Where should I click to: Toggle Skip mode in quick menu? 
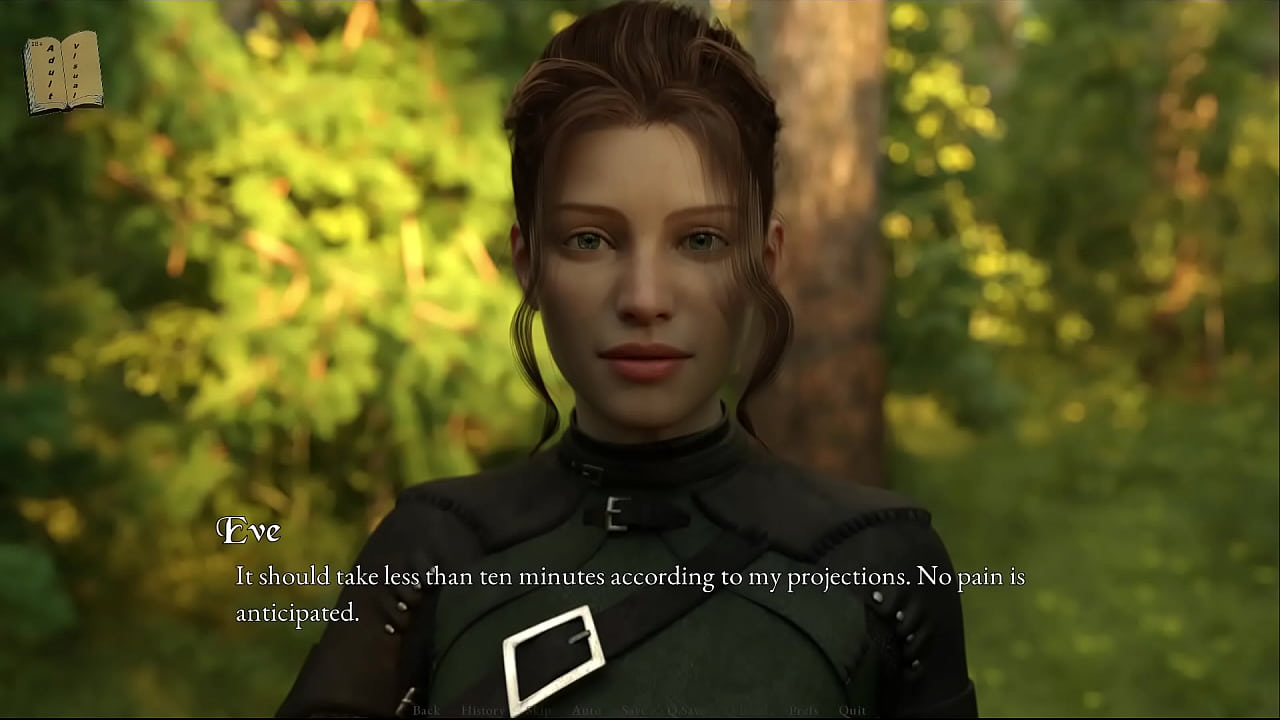pyautogui.click(x=538, y=710)
